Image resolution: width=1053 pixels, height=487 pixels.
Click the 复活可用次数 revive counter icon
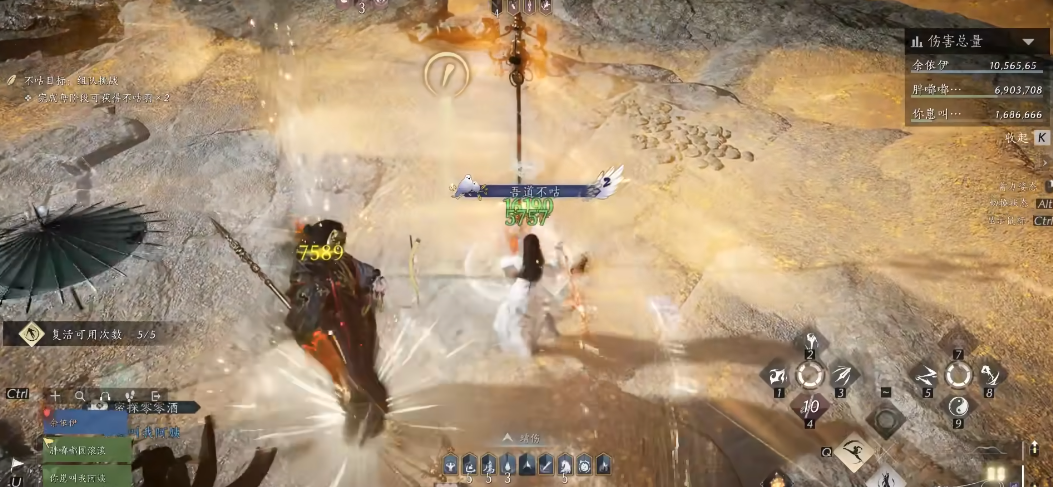tap(32, 335)
